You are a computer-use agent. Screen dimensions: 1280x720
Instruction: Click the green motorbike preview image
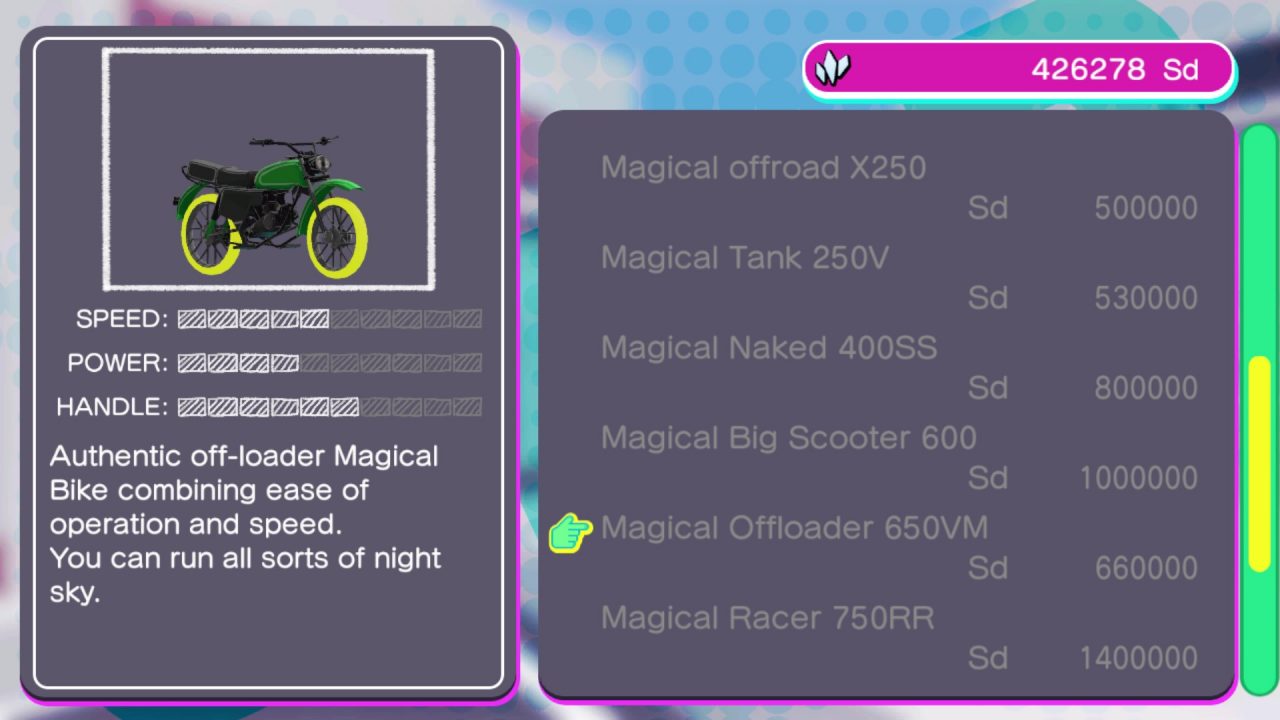click(x=268, y=207)
